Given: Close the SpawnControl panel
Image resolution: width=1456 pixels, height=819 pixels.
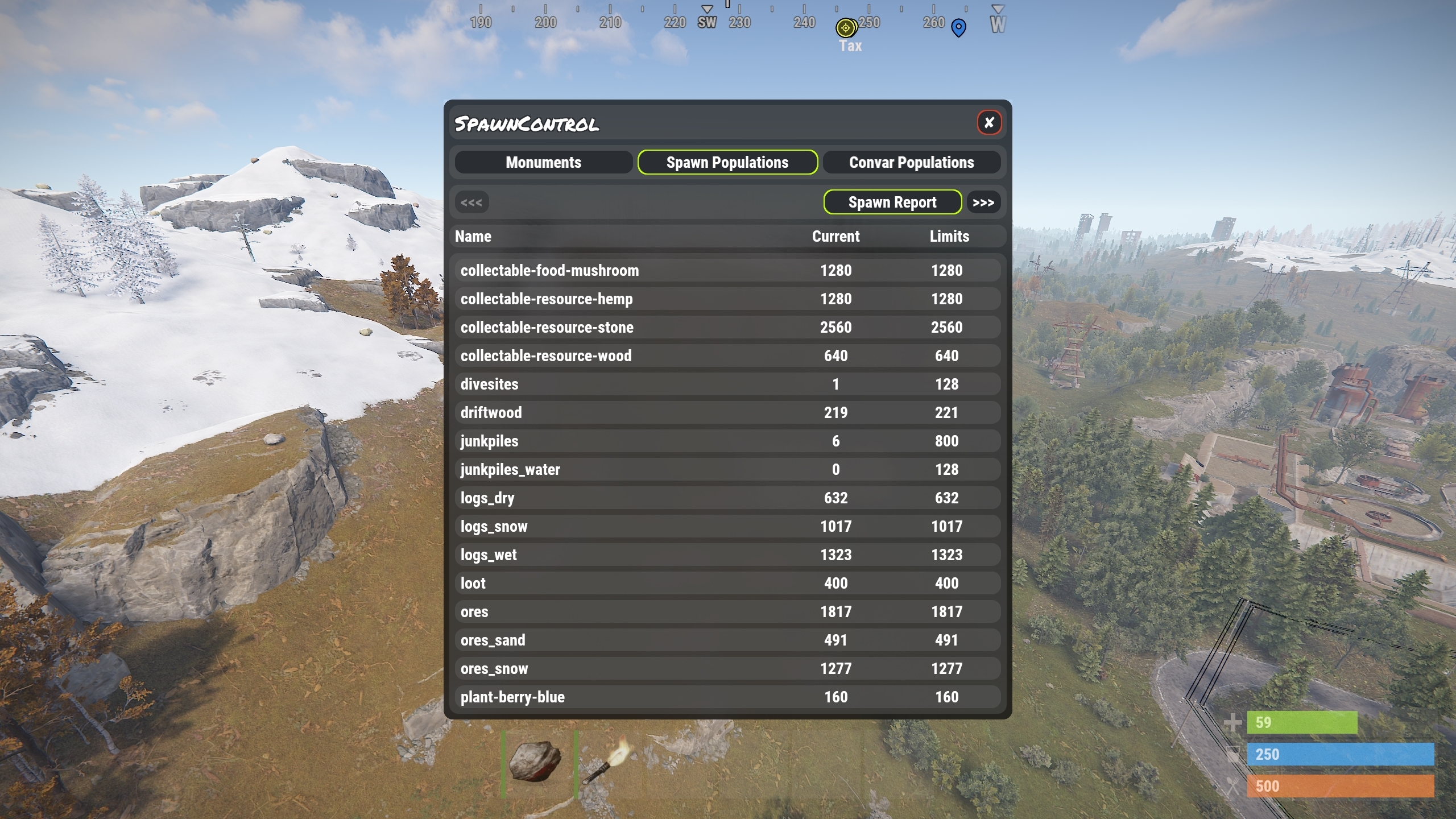Looking at the screenshot, I should click(989, 122).
